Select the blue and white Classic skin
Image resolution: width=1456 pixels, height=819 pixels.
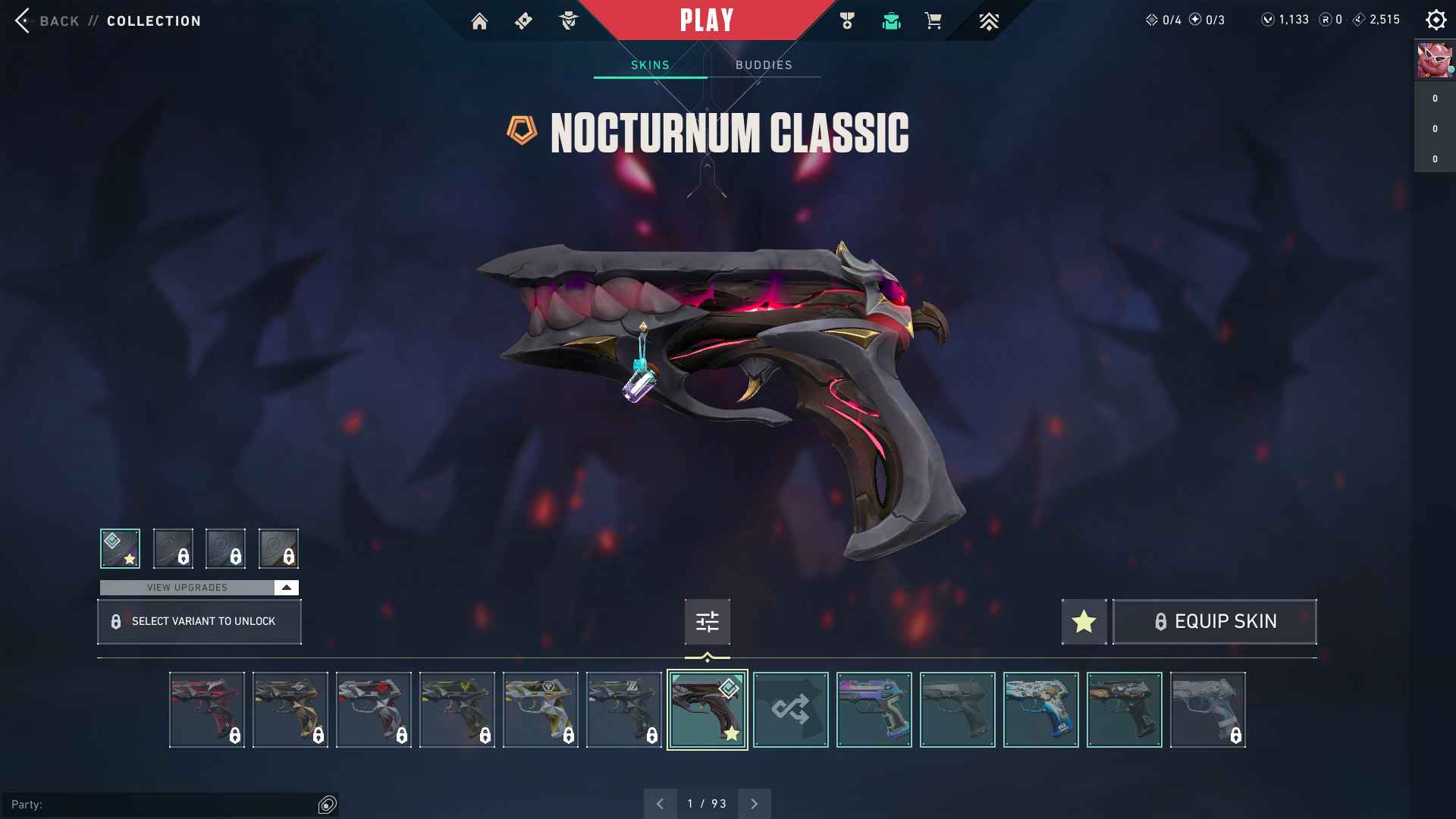pos(1040,710)
